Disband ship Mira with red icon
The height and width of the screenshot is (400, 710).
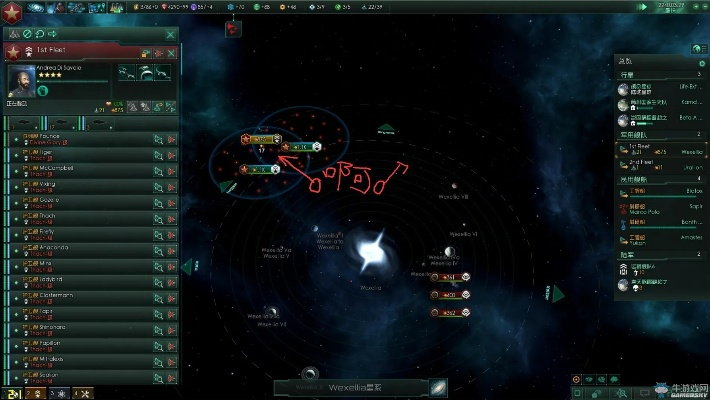click(x=172, y=264)
